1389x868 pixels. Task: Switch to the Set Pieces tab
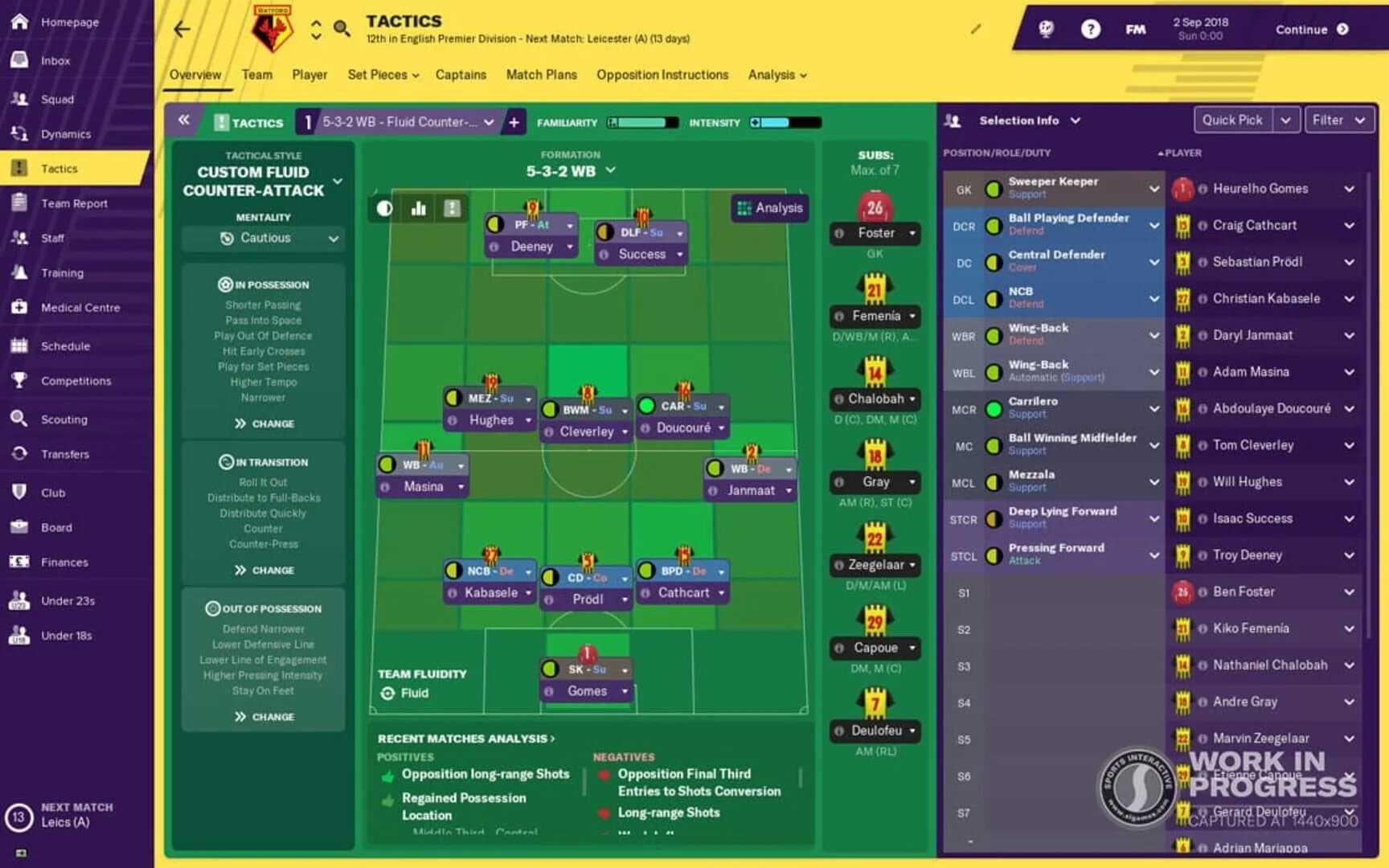coord(382,75)
